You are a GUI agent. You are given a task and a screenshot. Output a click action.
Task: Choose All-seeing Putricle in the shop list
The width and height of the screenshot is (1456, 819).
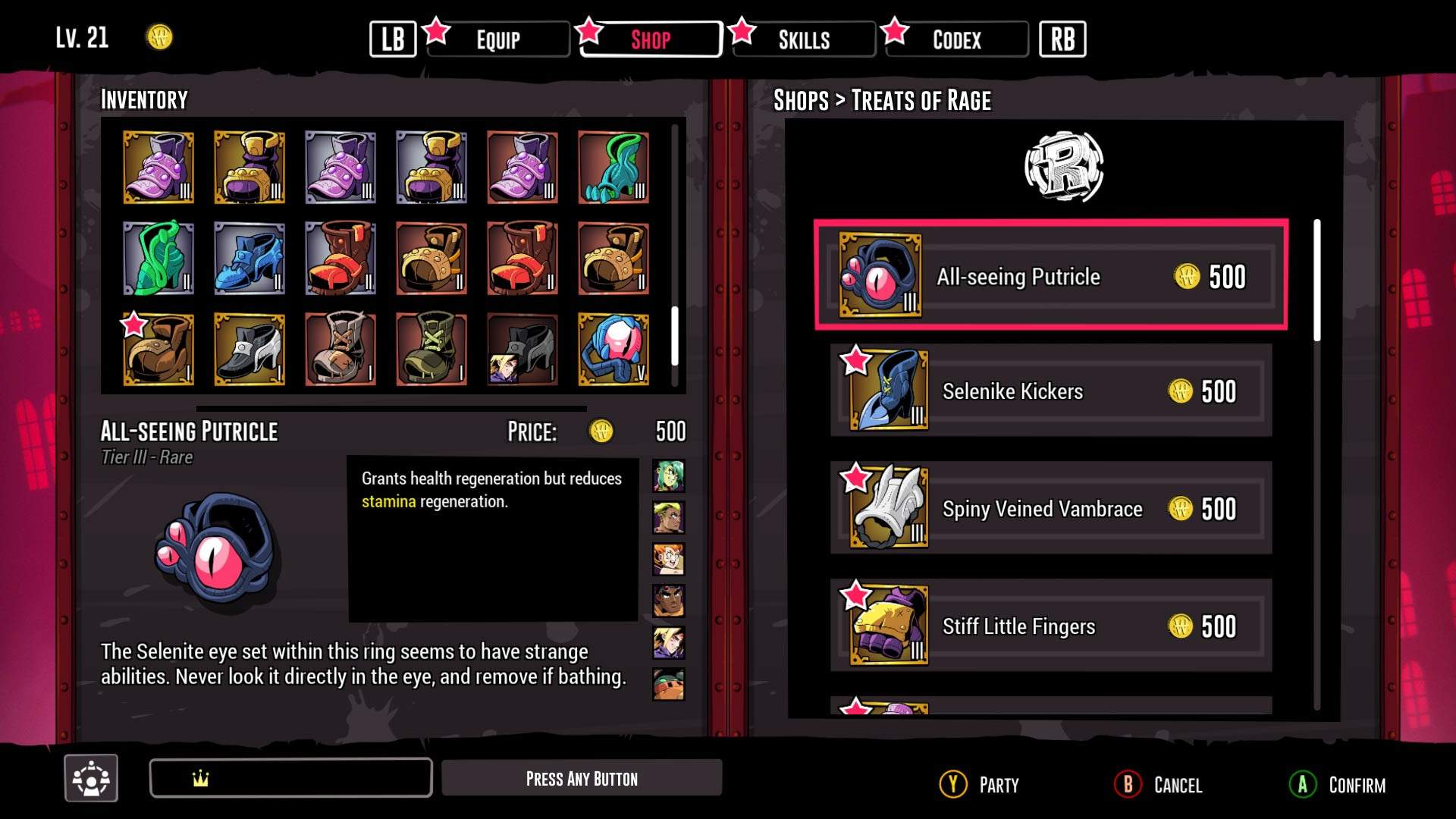(x=1051, y=276)
